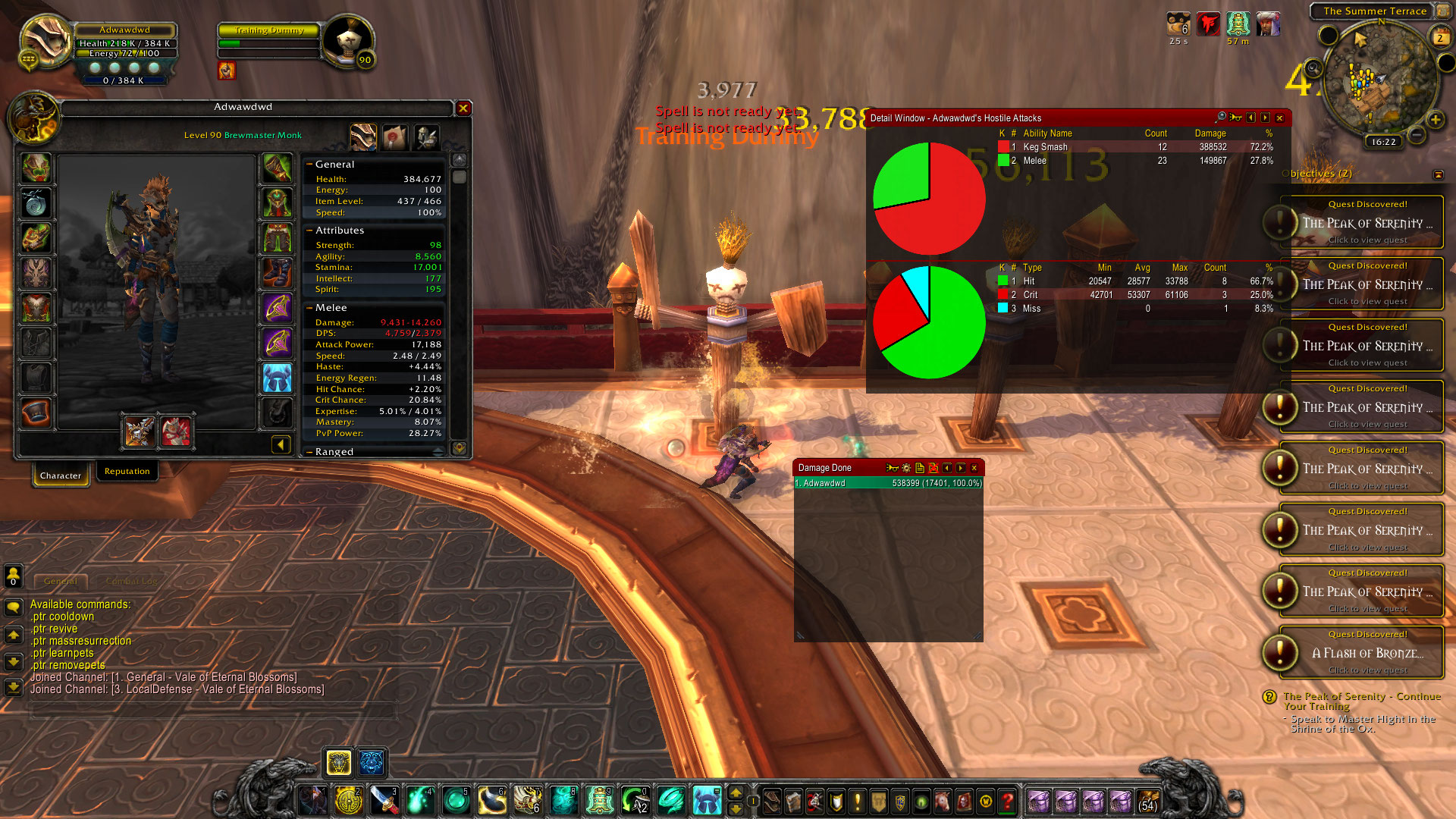Close the Recount Detail Window
This screenshot has height=819, width=1456.
pyautogui.click(x=1279, y=118)
